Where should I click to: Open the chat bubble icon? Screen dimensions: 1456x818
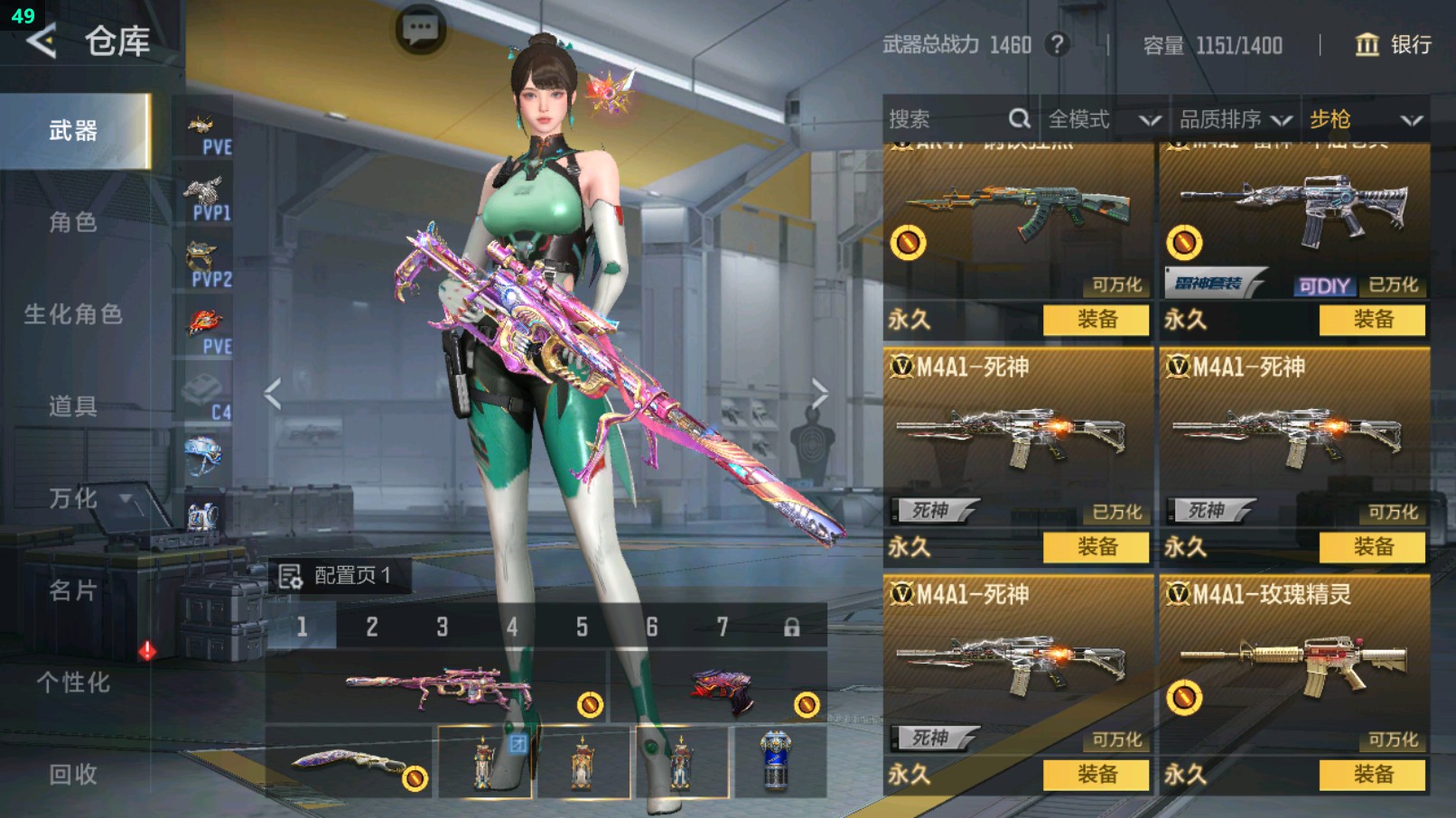click(420, 30)
